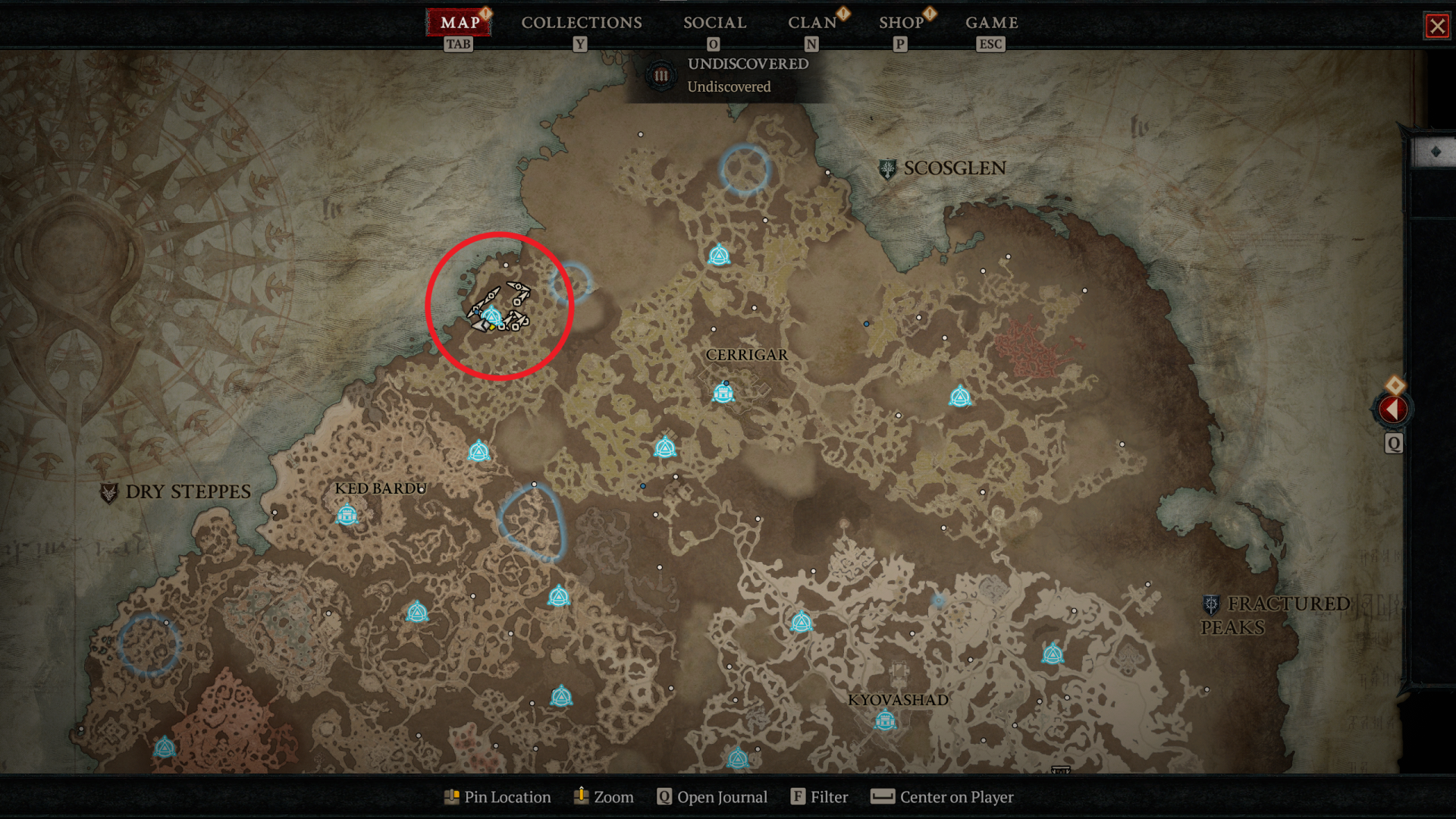Screen dimensions: 1456x819
Task: Open the Journal from the bottom bar
Action: (x=711, y=797)
